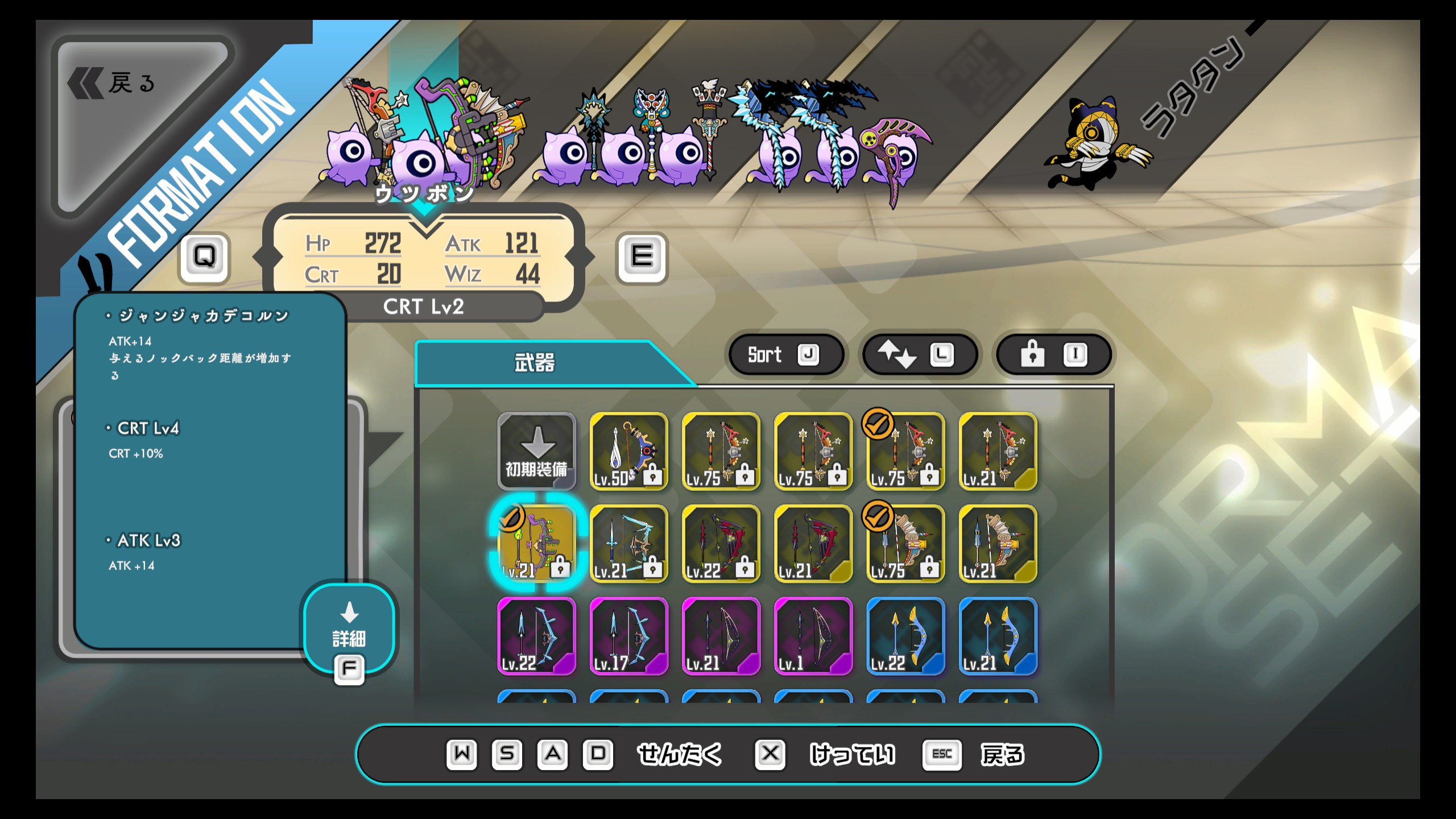
Task: Select the 武器 weapon tab
Action: pos(535,363)
